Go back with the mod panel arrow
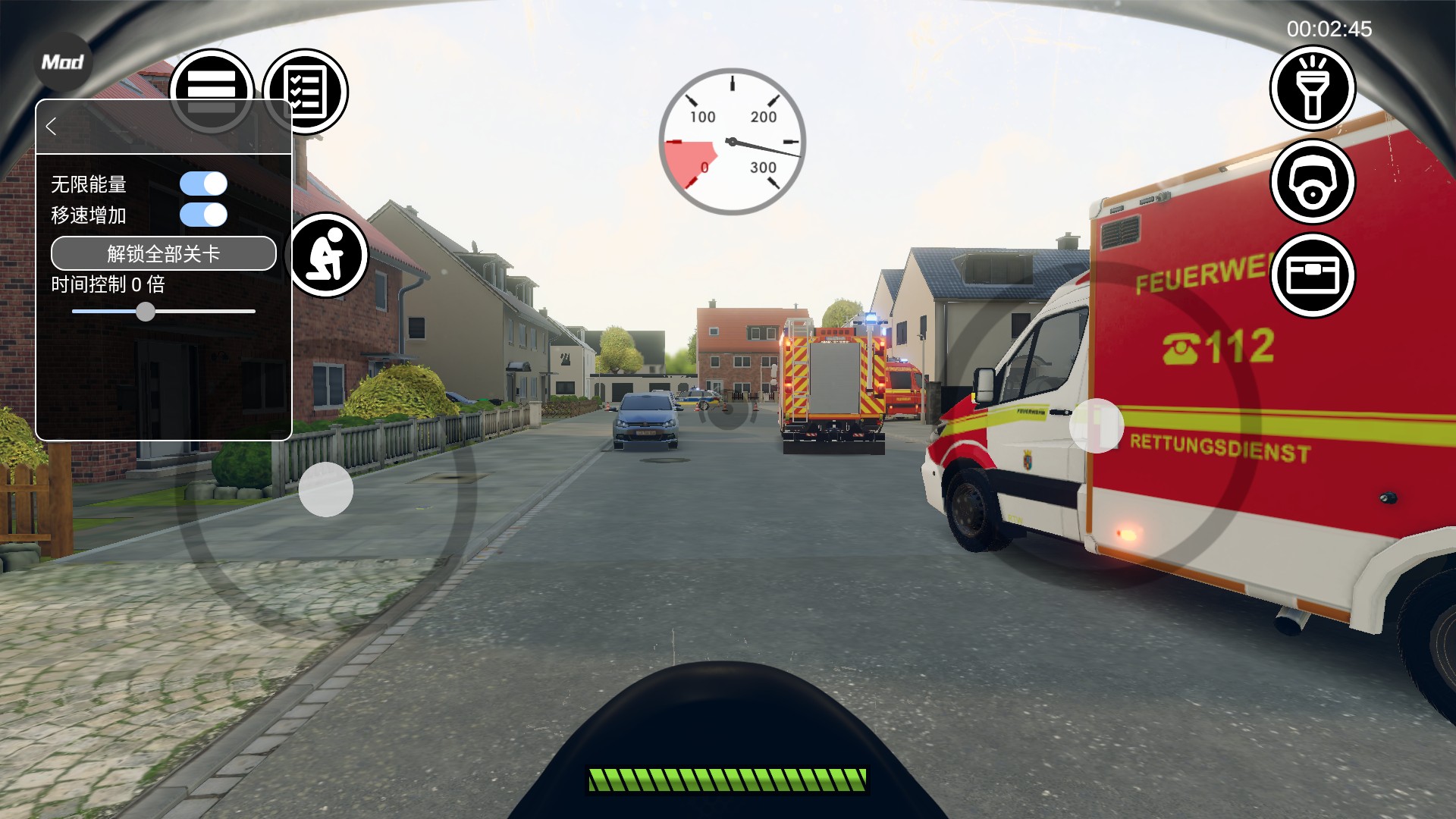Viewport: 1456px width, 819px height. pos(52,127)
